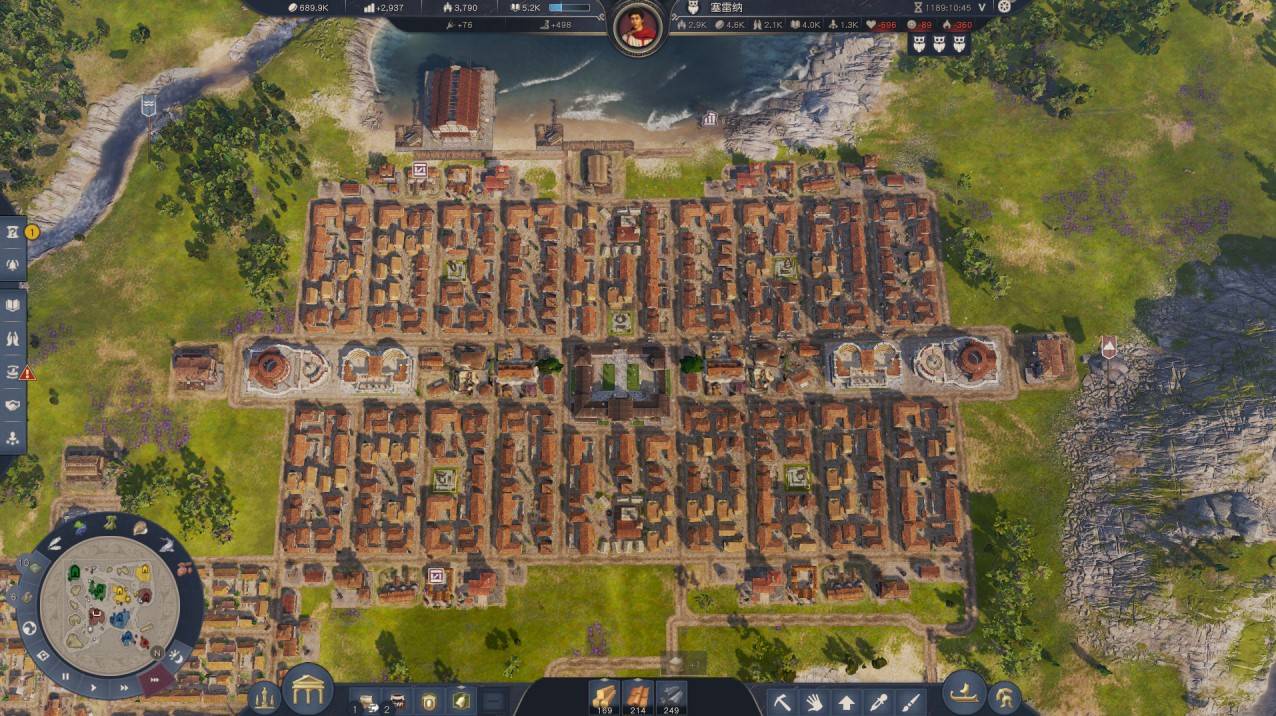
Task: Click the governor portrait at top center
Action: pyautogui.click(x=637, y=27)
